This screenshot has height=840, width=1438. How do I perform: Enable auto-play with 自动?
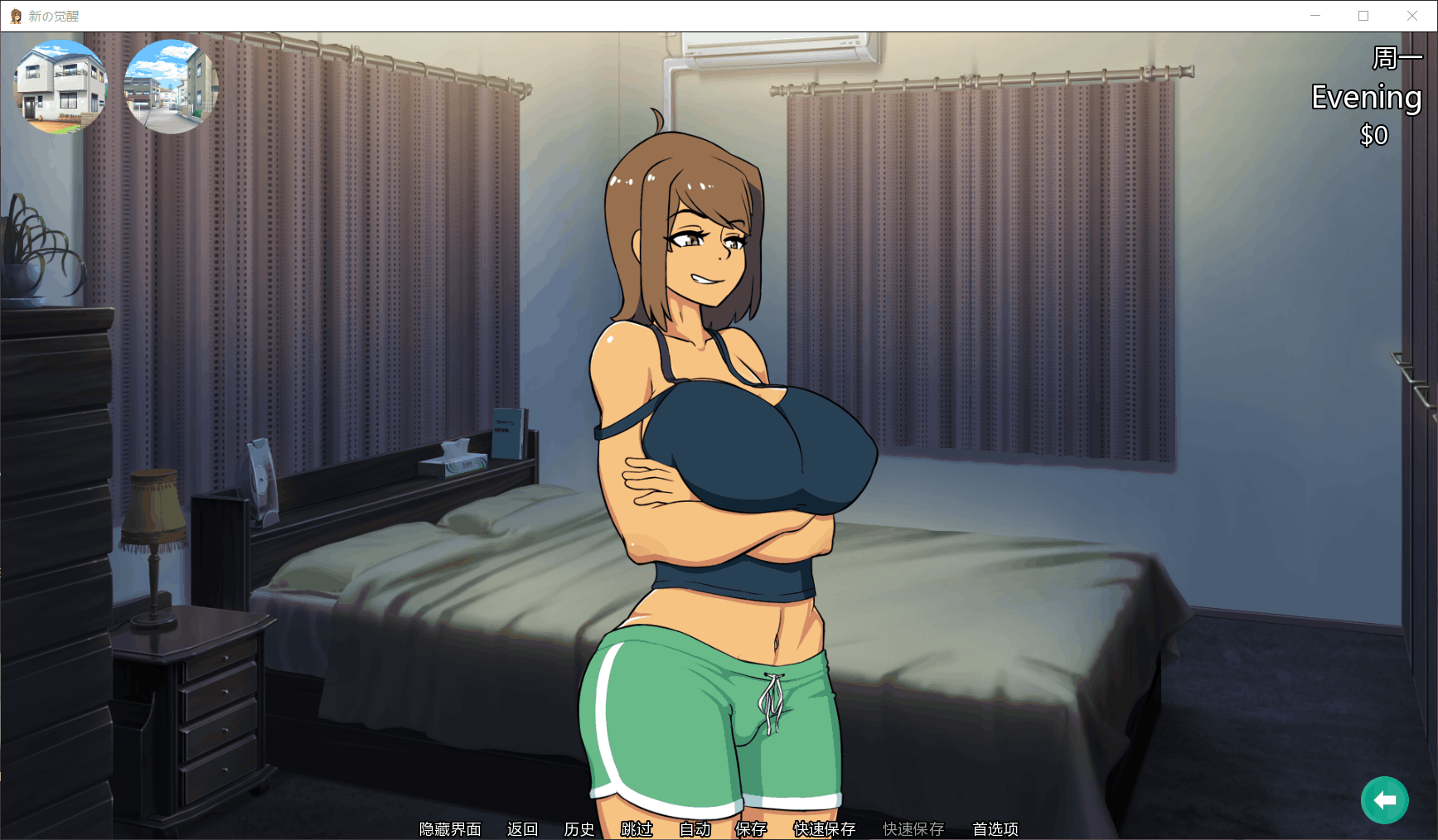click(695, 828)
